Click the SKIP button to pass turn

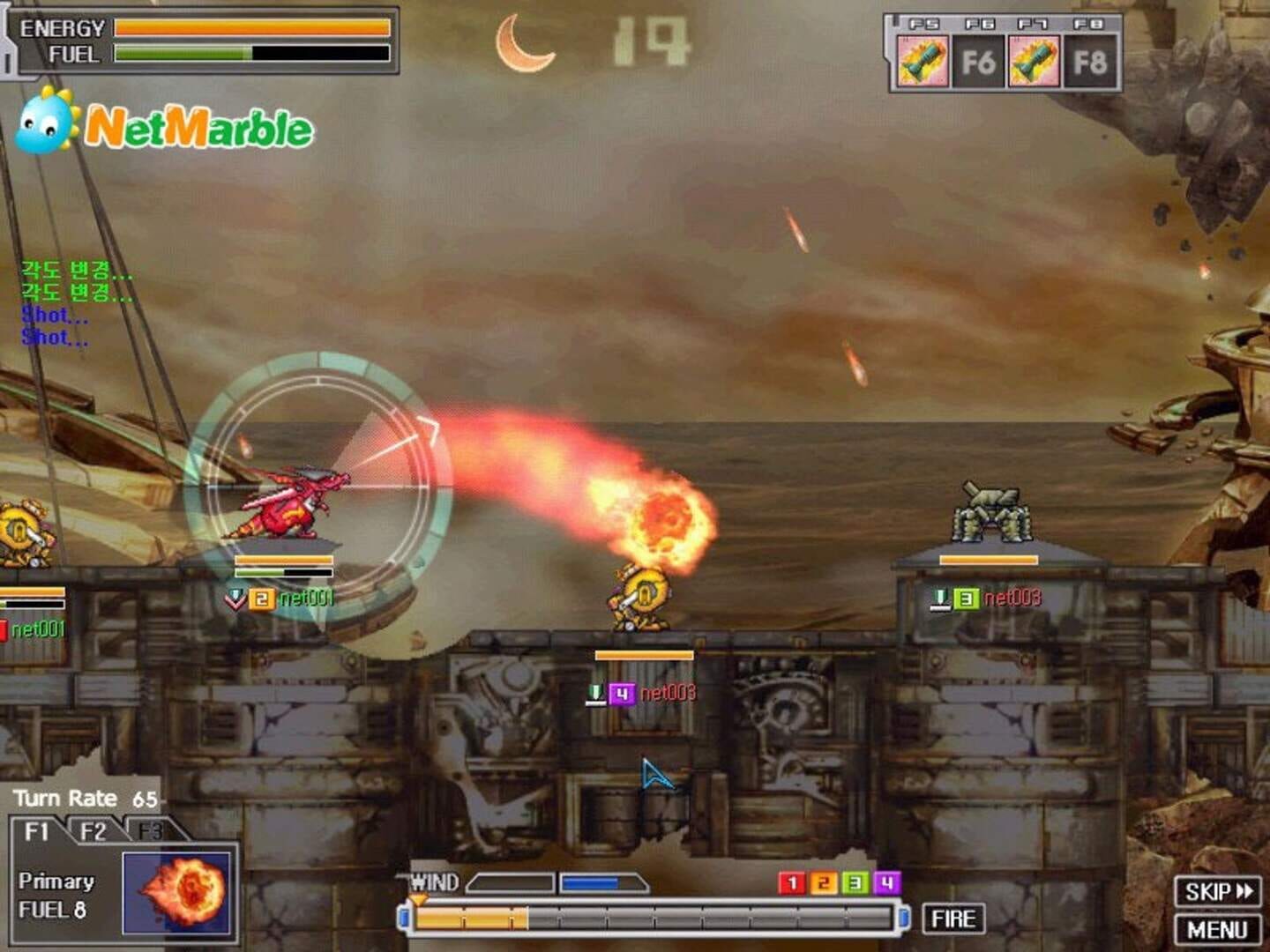pos(1217,892)
